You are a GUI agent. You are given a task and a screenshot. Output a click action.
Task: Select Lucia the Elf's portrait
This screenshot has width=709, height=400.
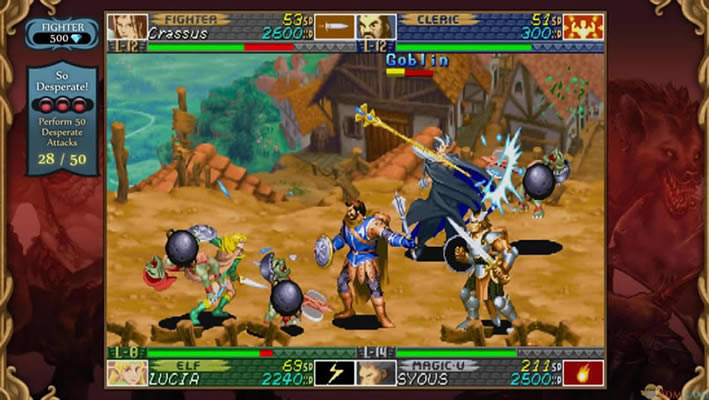[x=127, y=373]
